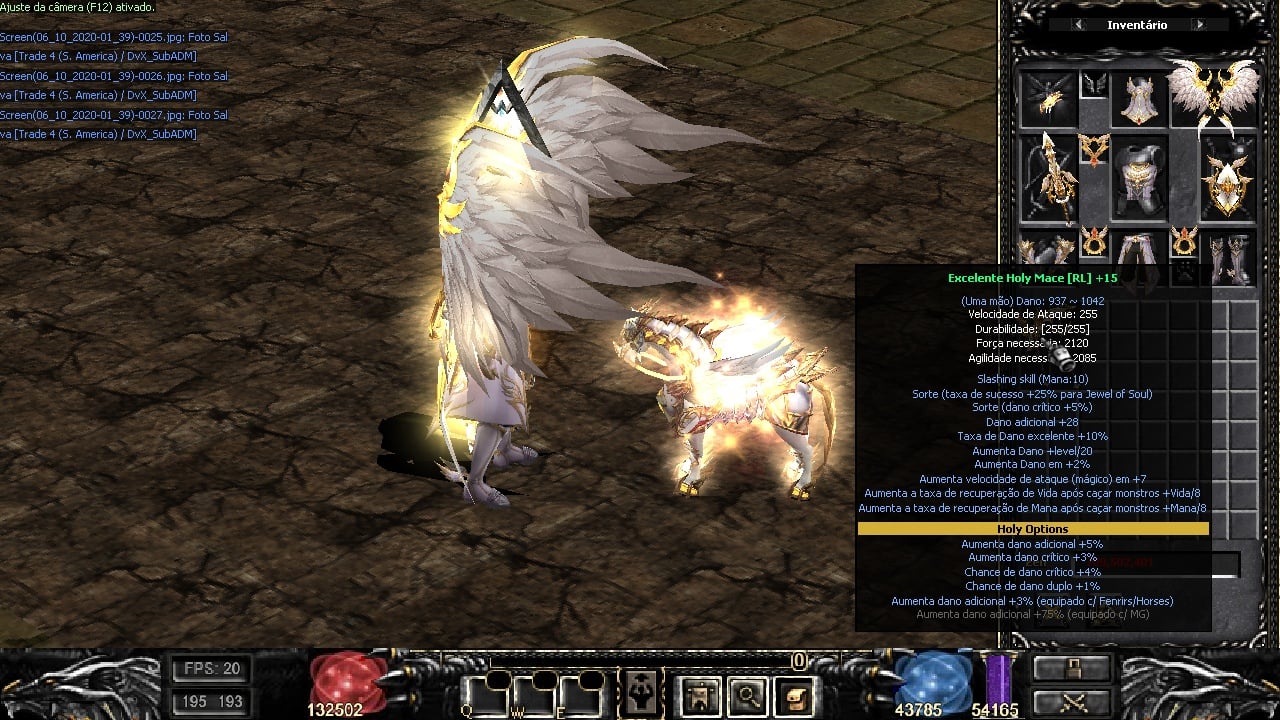The height and width of the screenshot is (720, 1280).
Task: Select the equipped pendant necklace slot
Action: coord(1094,150)
